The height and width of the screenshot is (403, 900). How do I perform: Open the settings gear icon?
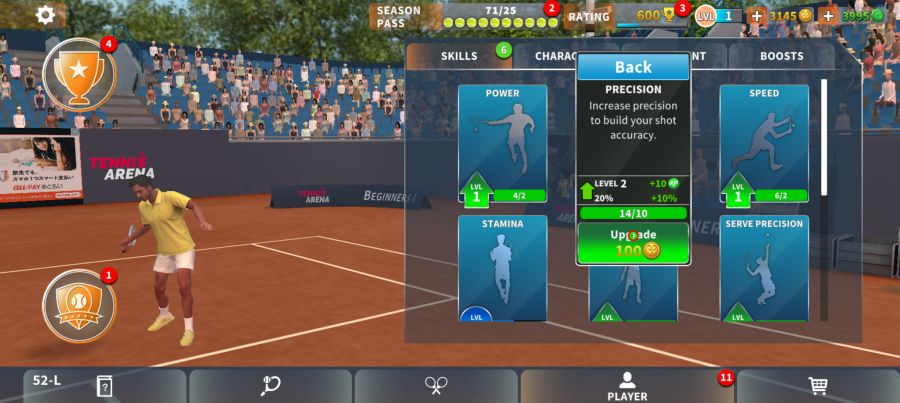pos(45,15)
